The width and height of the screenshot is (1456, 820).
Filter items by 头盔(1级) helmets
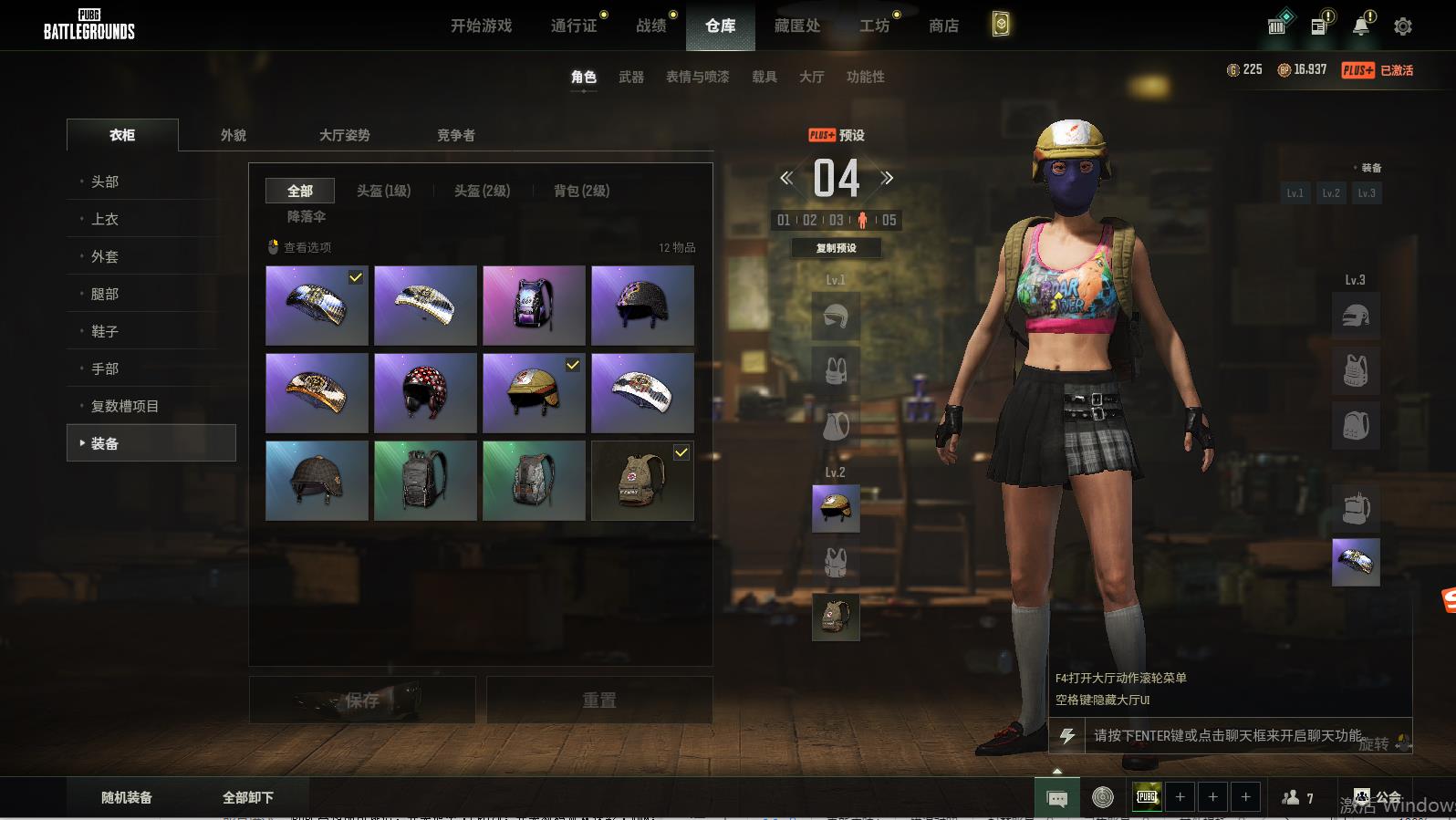pos(383,191)
